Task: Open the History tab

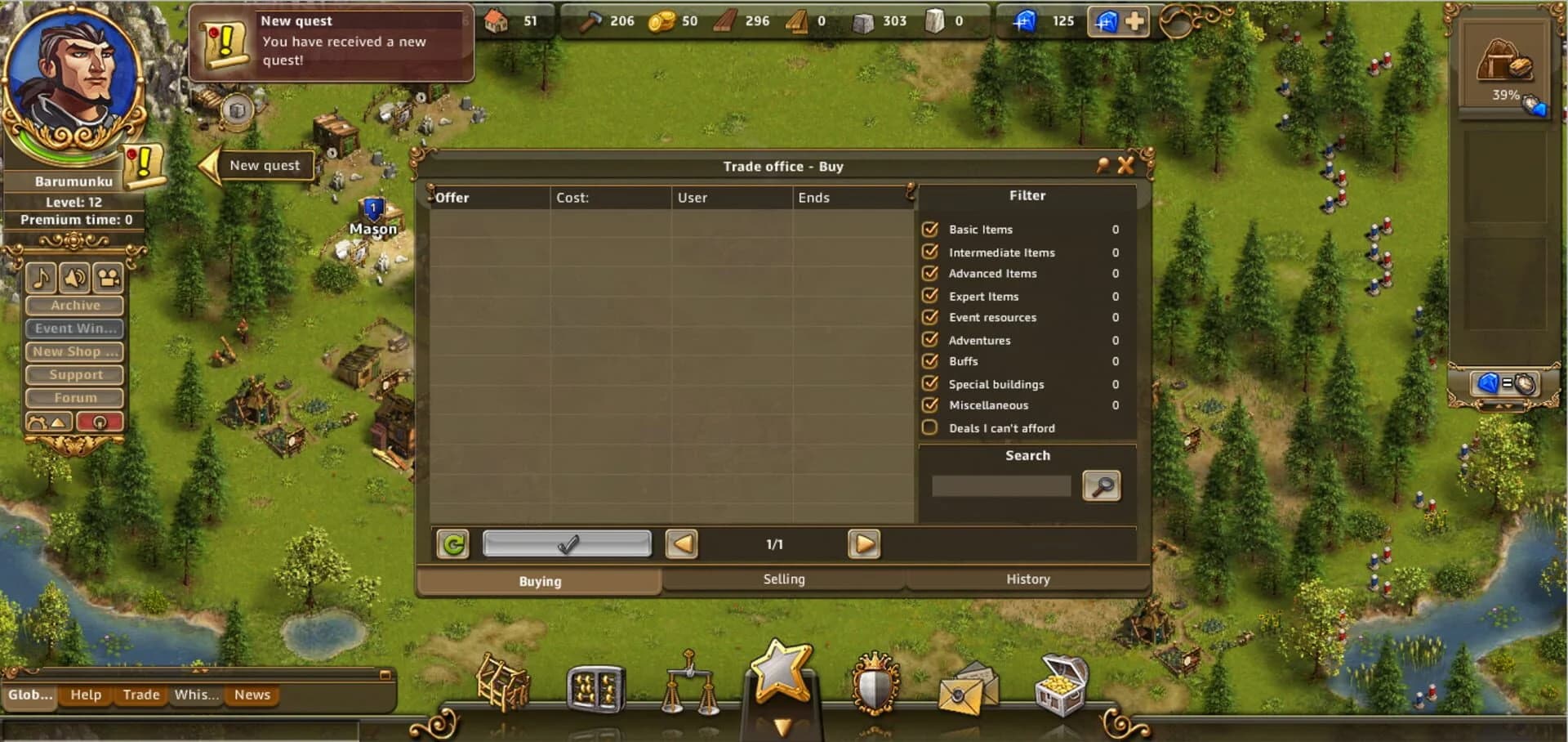Action: (1027, 579)
